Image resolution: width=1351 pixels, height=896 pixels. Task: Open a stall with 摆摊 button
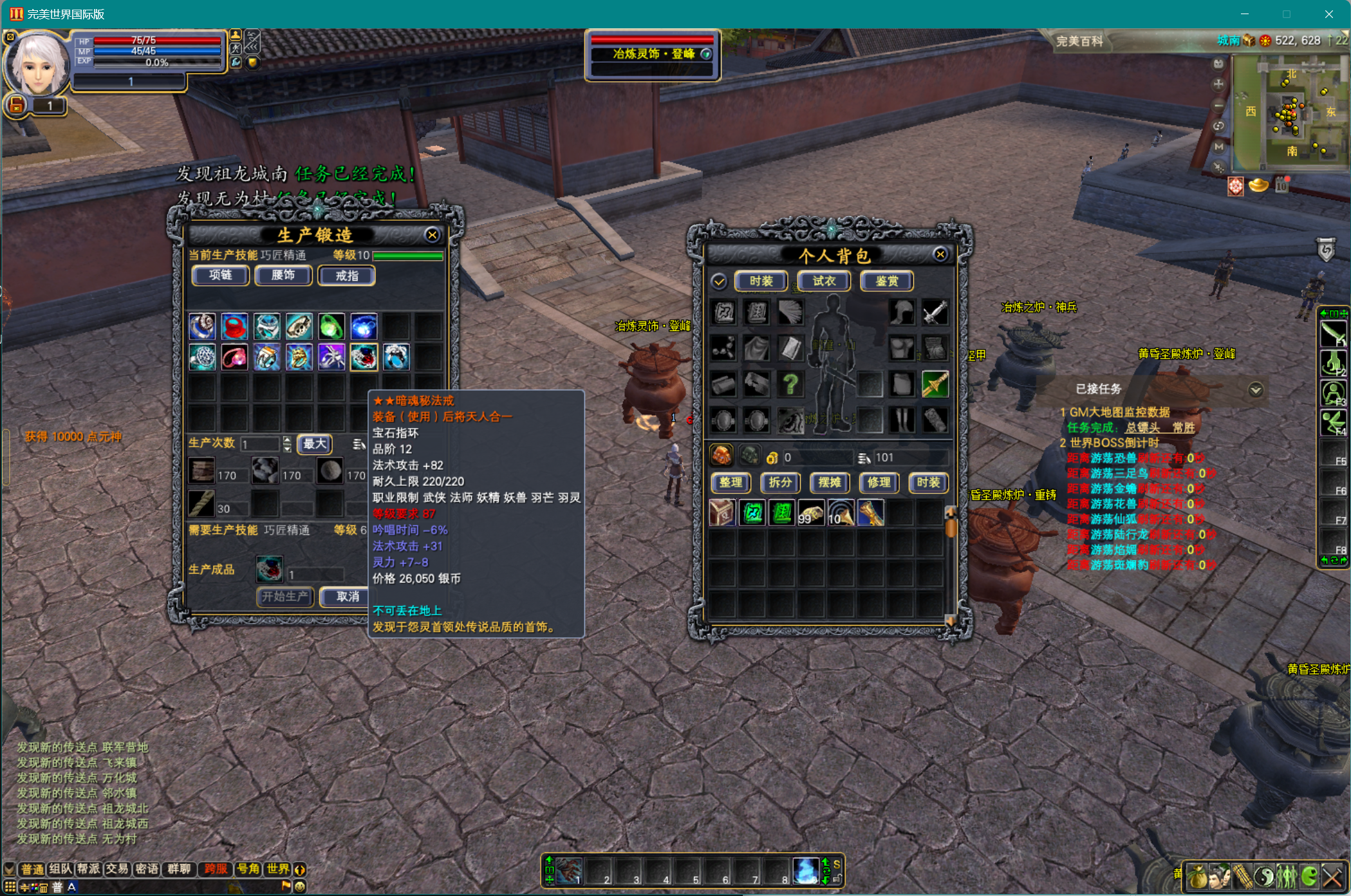click(829, 482)
